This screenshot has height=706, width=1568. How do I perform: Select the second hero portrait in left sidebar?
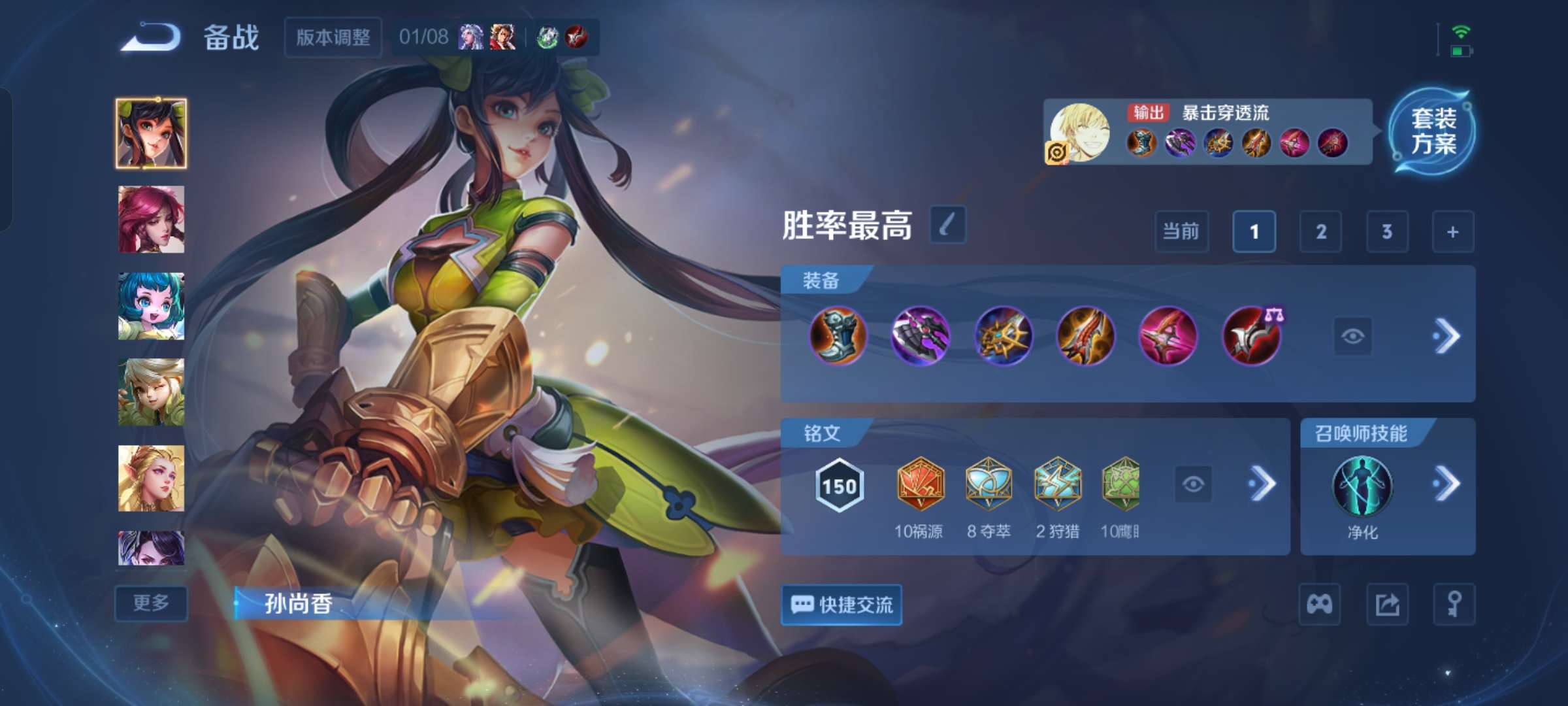(151, 218)
